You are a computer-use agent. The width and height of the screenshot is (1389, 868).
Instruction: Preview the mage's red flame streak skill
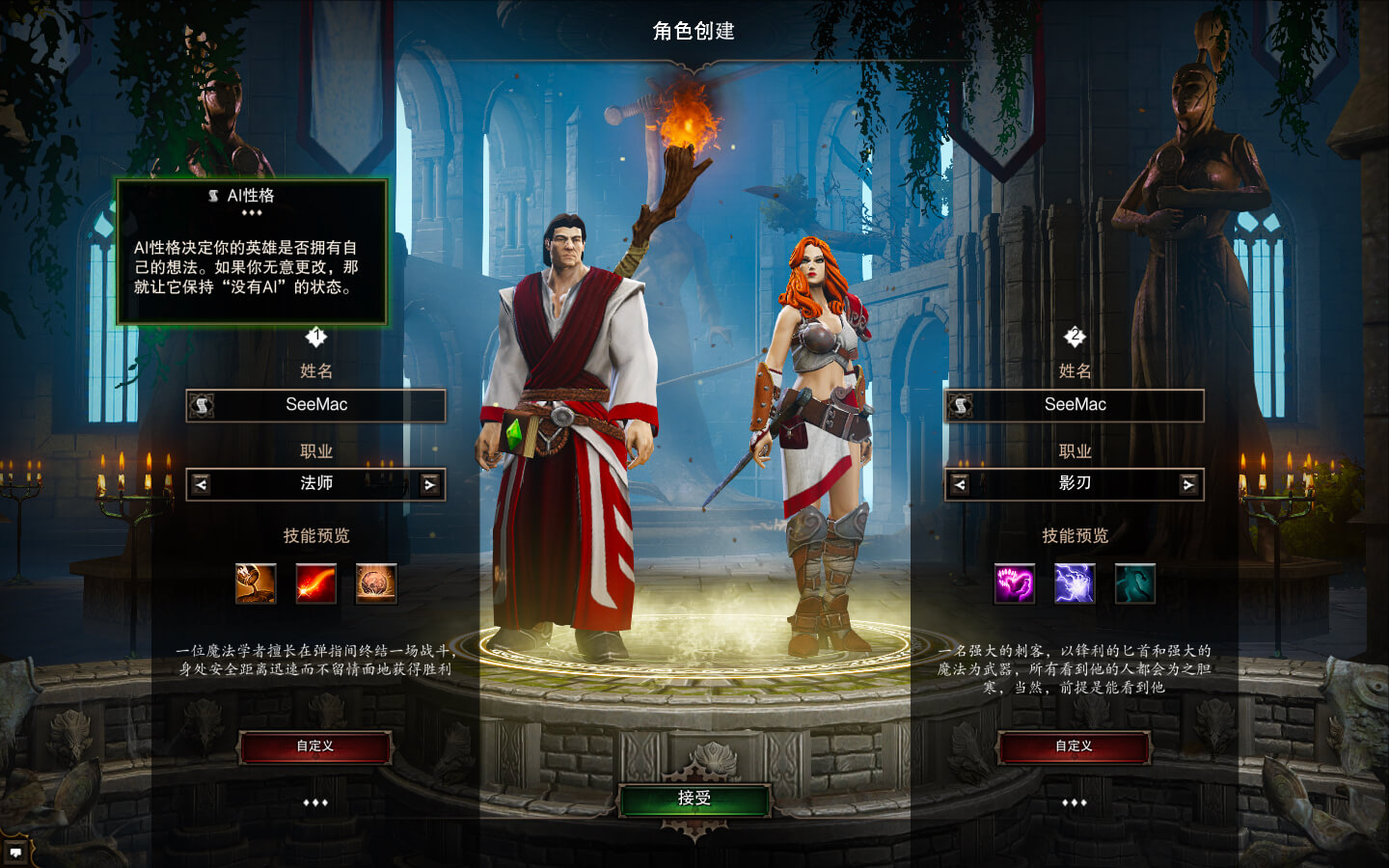point(315,583)
